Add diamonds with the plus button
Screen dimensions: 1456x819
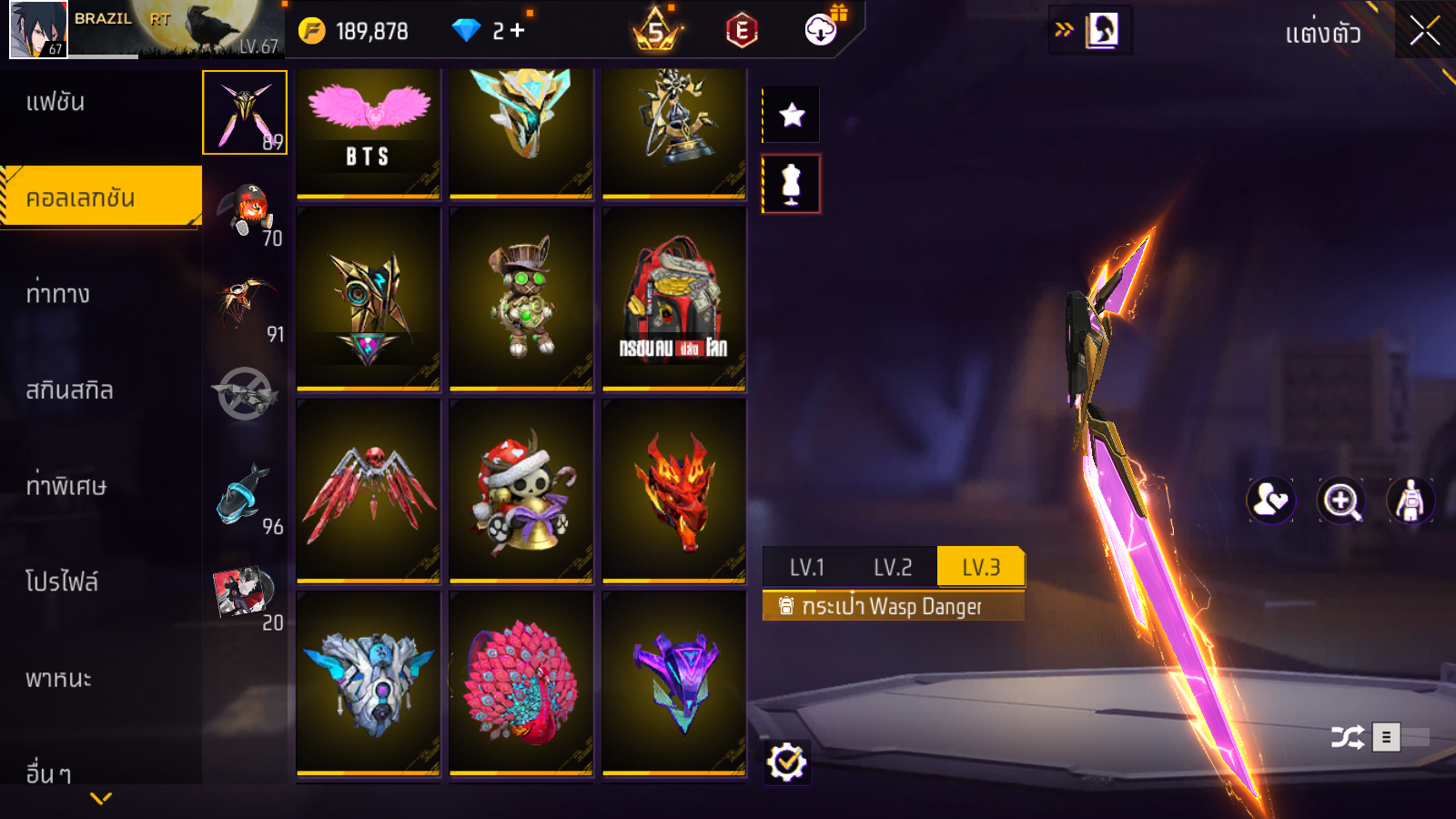(518, 31)
